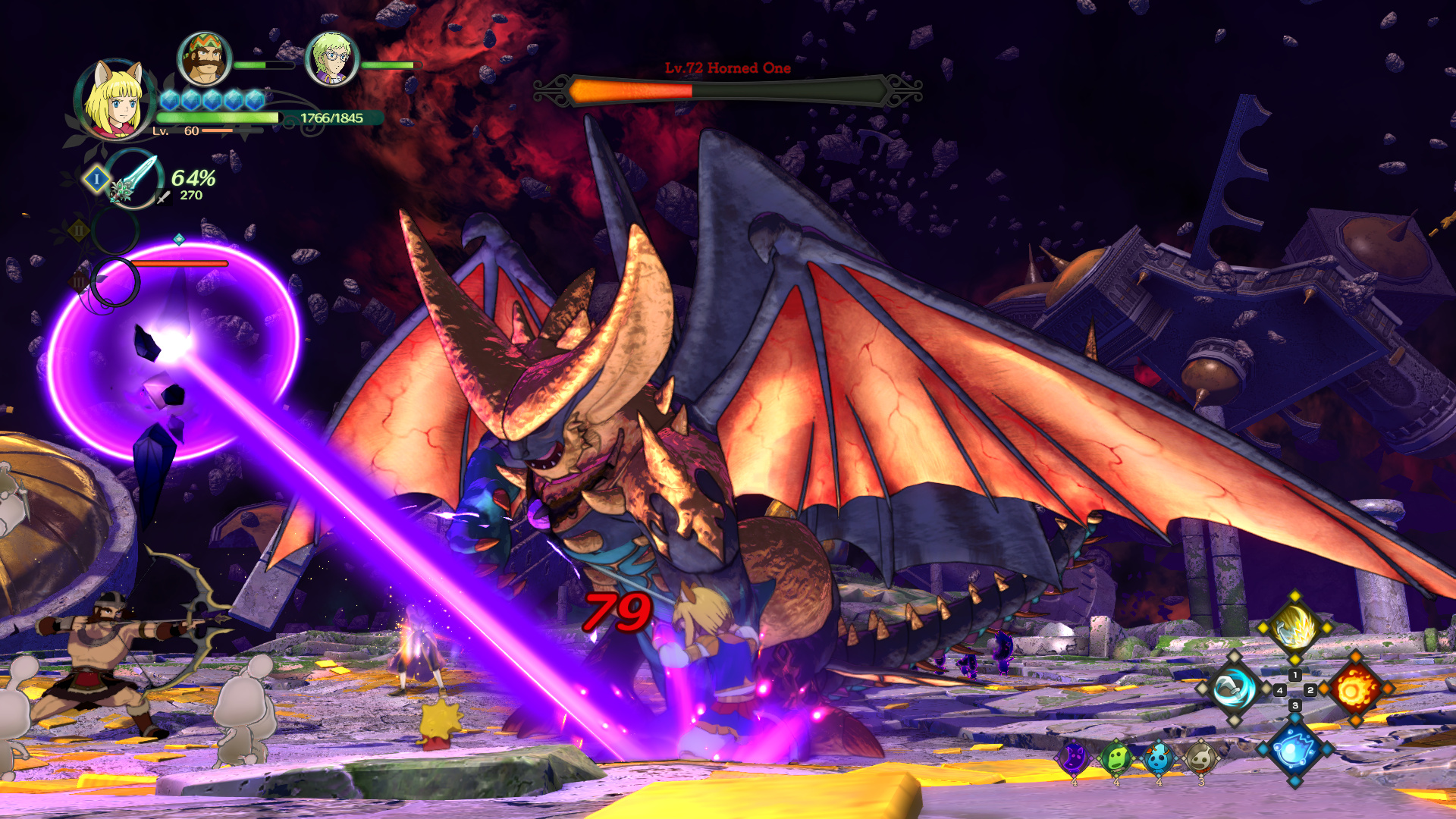This screenshot has width=1456, height=819.
Task: Trigger the cyan whirlwind slash skill
Action: 1234,689
